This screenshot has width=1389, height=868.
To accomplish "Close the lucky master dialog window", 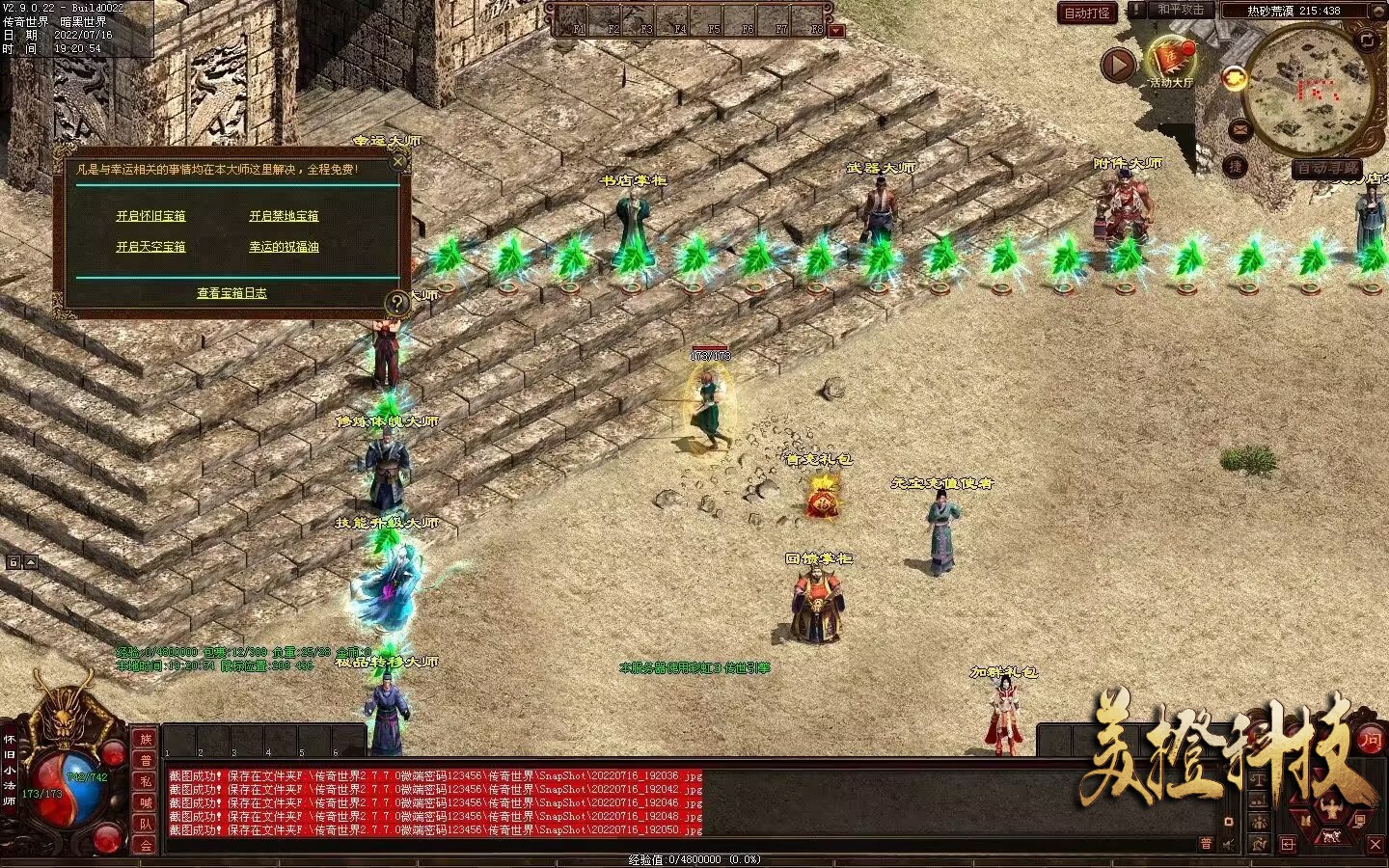I will [x=397, y=162].
